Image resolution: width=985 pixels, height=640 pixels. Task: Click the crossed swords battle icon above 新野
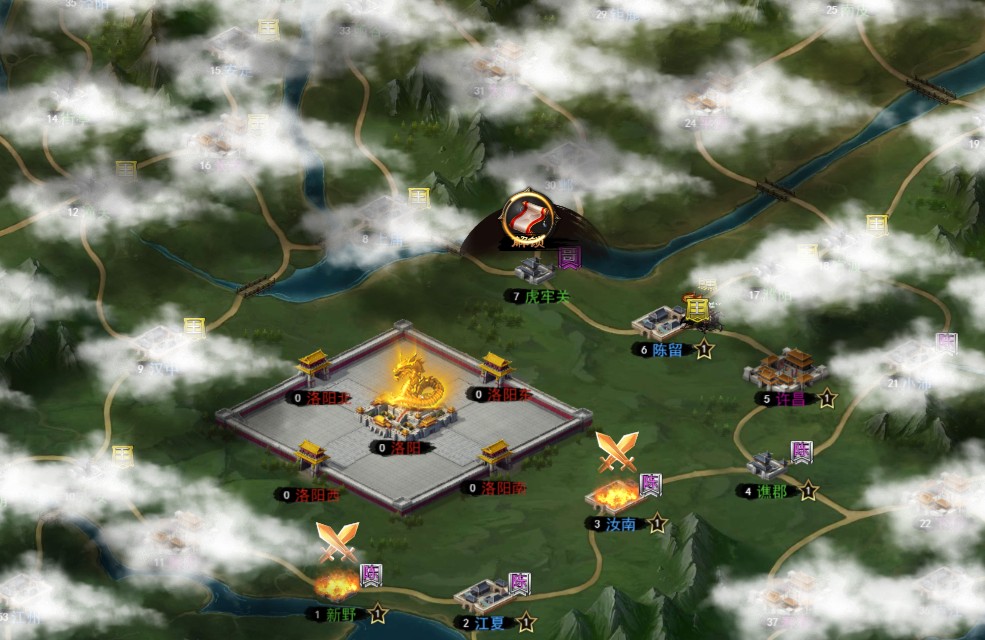(337, 542)
